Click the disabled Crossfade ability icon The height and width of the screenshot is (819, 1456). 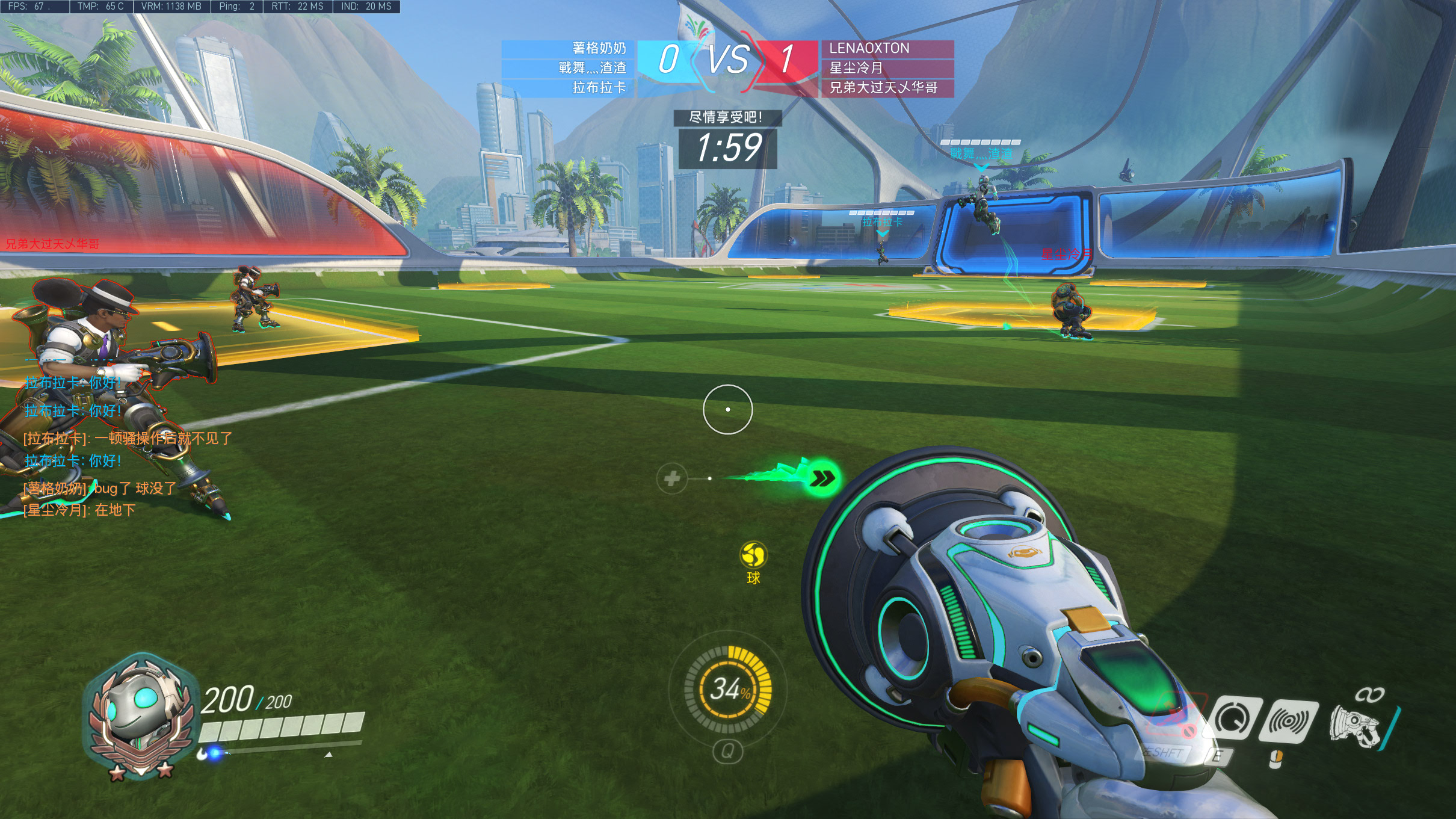click(1173, 717)
